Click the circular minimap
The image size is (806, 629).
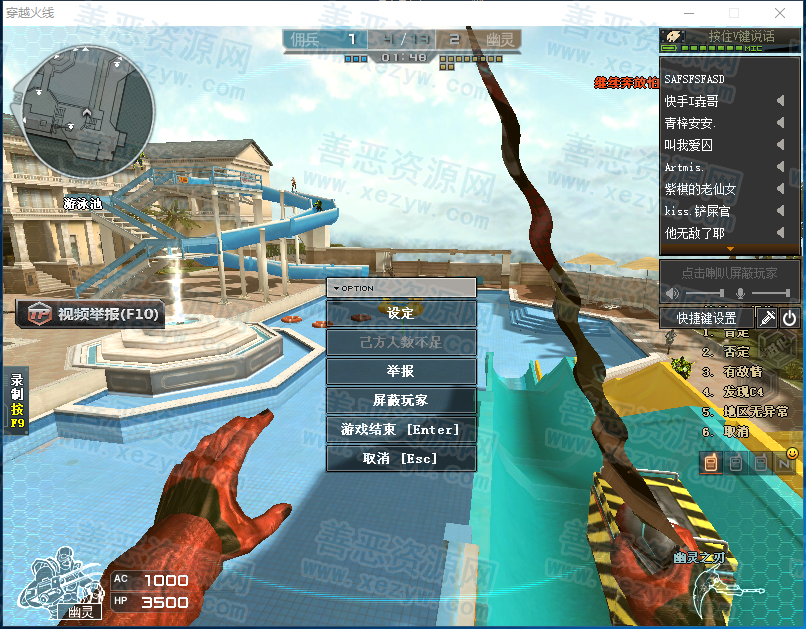point(88,110)
